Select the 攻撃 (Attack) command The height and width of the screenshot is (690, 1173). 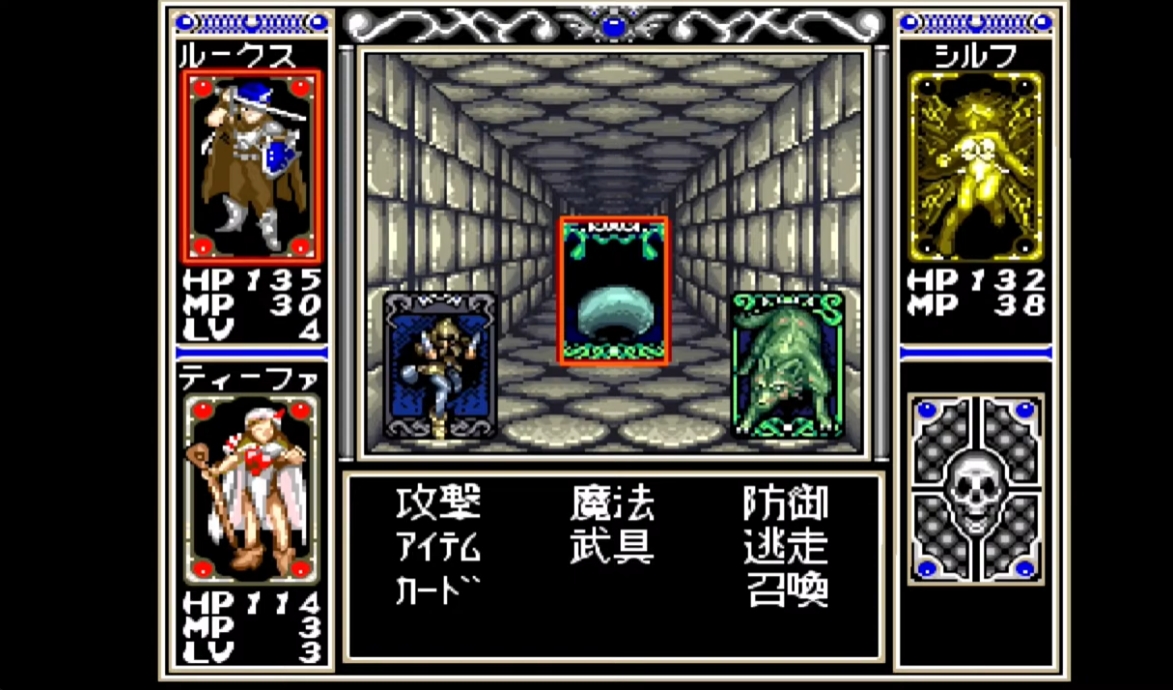point(438,503)
